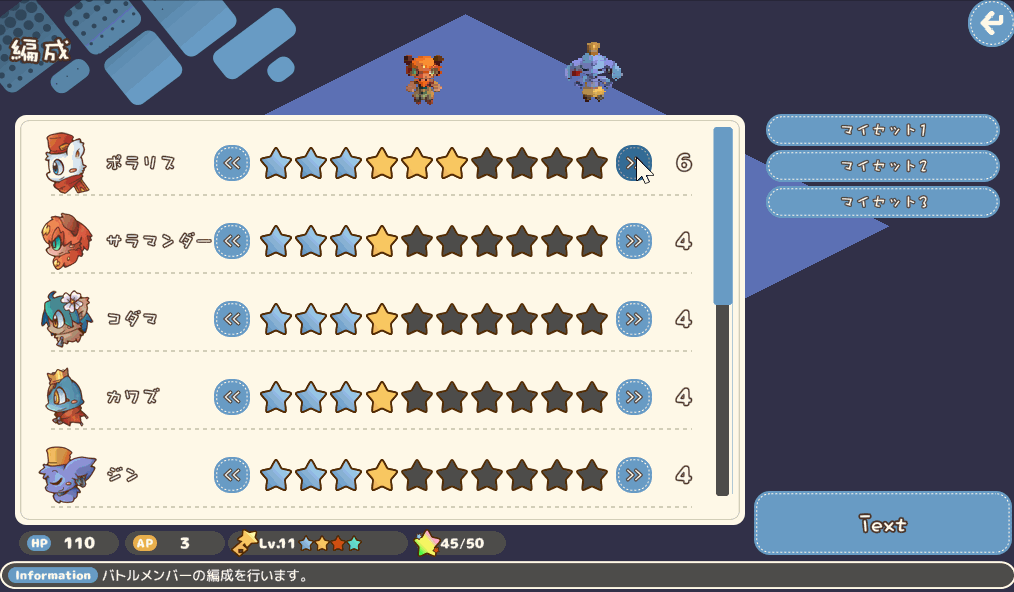Image resolution: width=1014 pixels, height=592 pixels.
Task: Increase コダマ star level
Action: coord(633,319)
